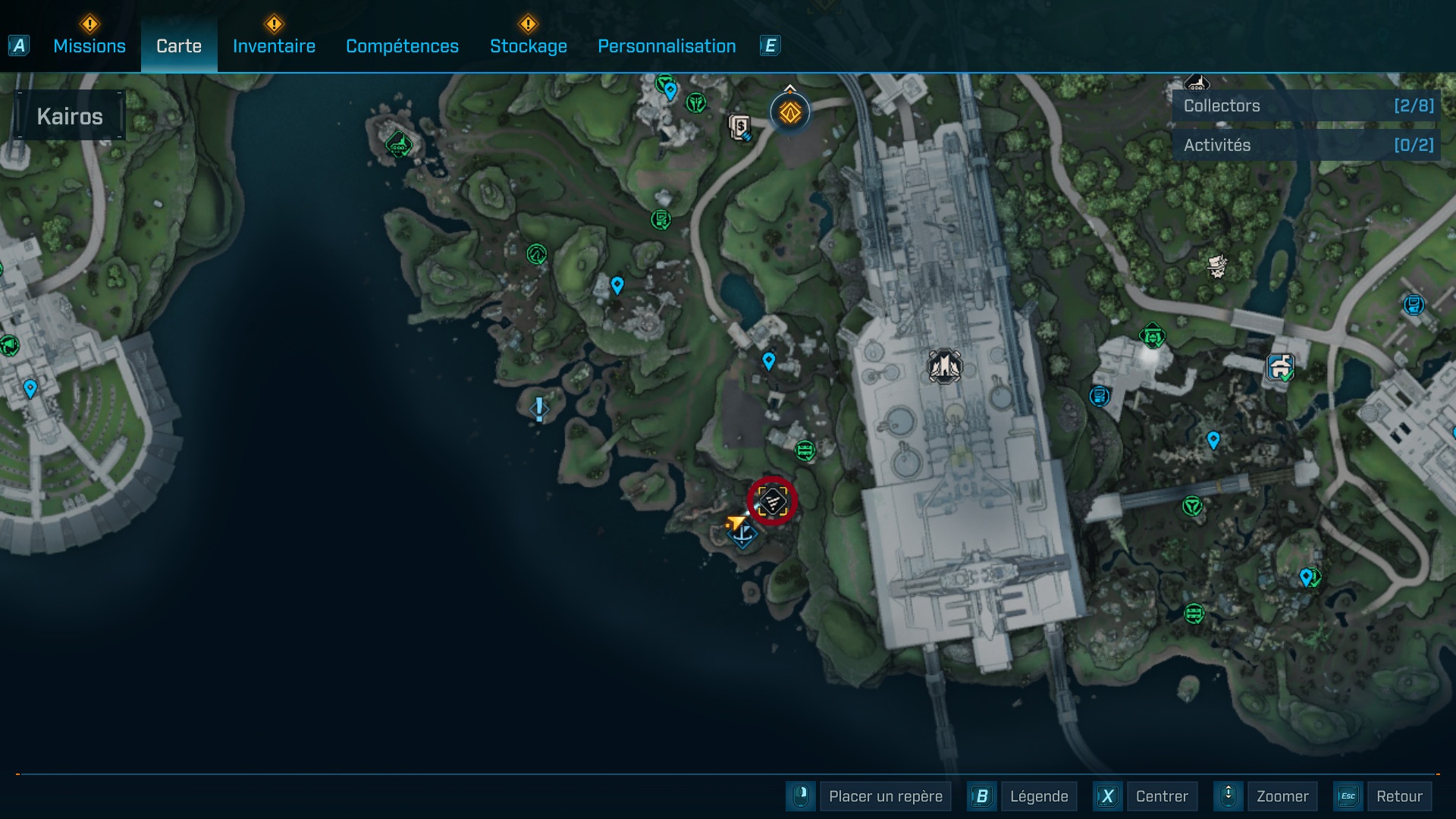The height and width of the screenshot is (819, 1456).
Task: Select the orange fast-travel marker at the top
Action: 789,112
